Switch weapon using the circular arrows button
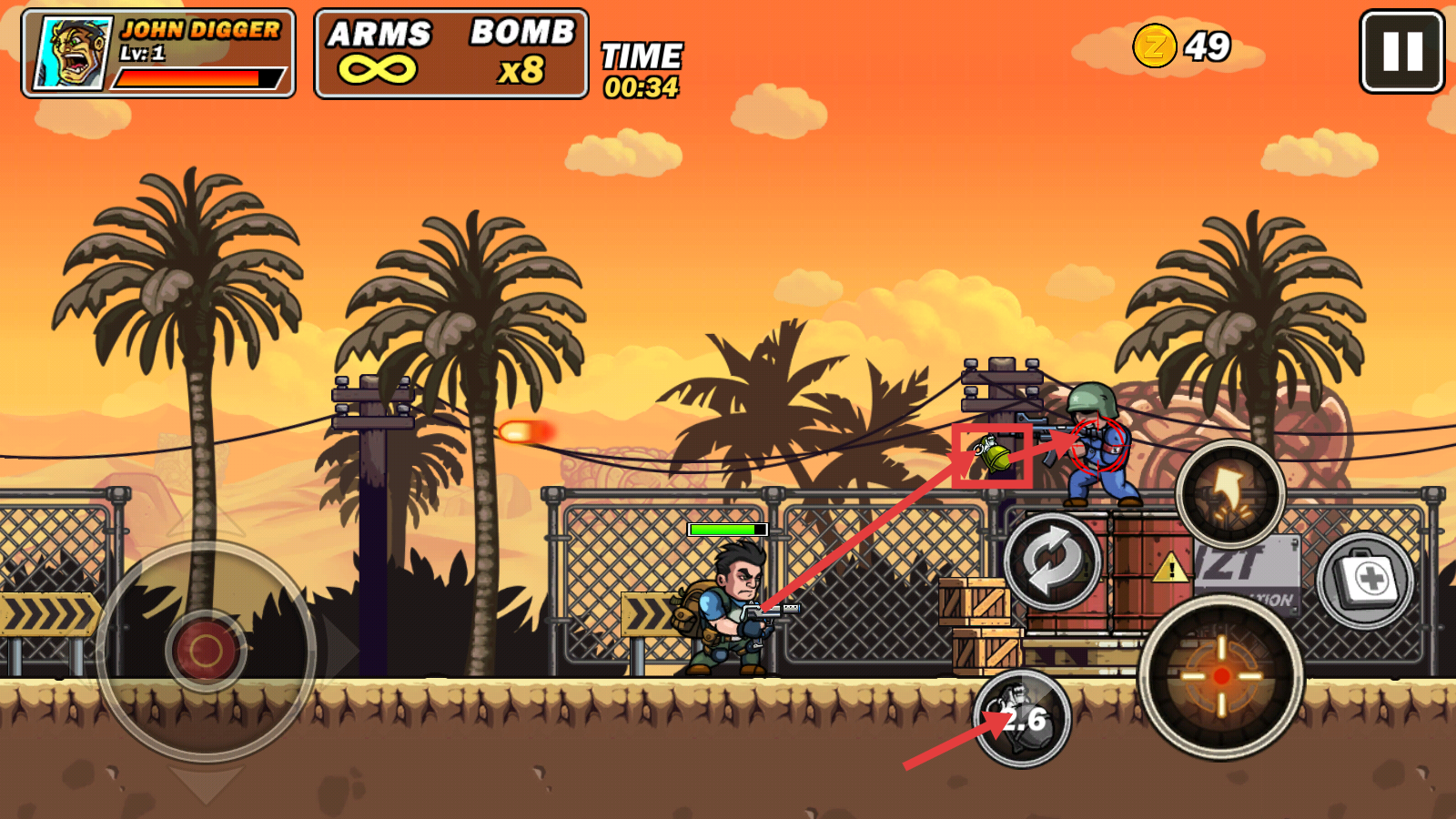This screenshot has height=819, width=1456. [1053, 561]
